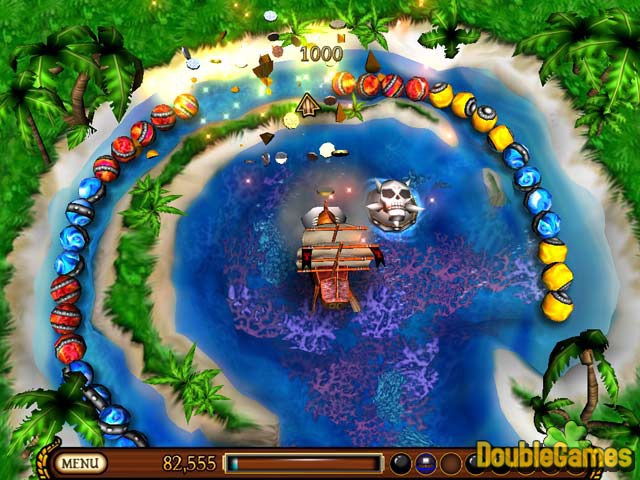The height and width of the screenshot is (480, 640).
Task: Open the MENU button
Action: [82, 463]
